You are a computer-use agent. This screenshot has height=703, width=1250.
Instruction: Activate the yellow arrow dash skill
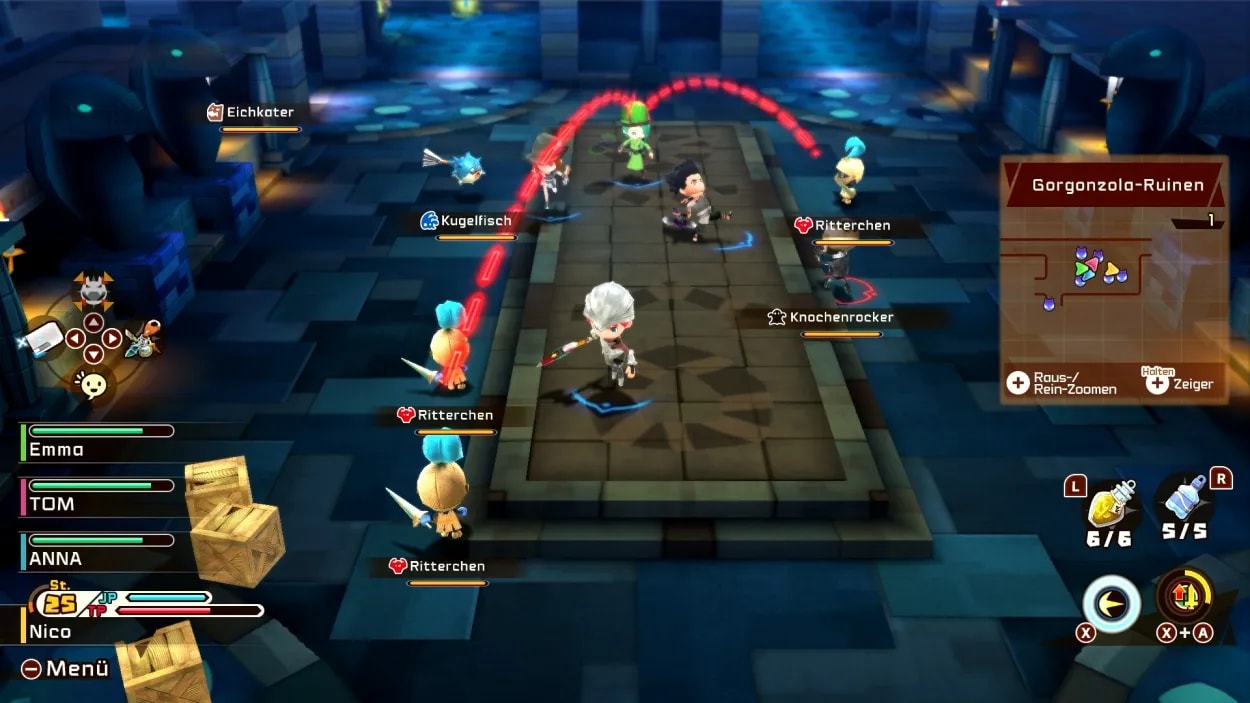point(1111,603)
